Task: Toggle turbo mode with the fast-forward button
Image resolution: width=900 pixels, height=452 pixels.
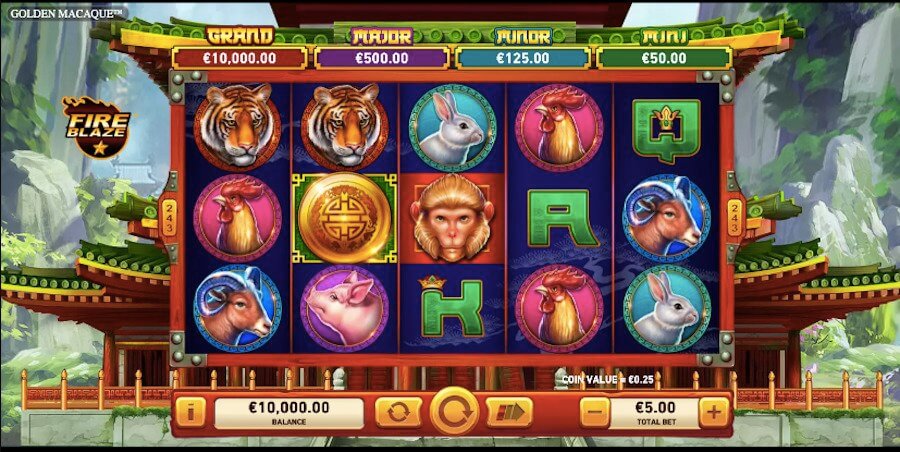Action: pyautogui.click(x=509, y=411)
